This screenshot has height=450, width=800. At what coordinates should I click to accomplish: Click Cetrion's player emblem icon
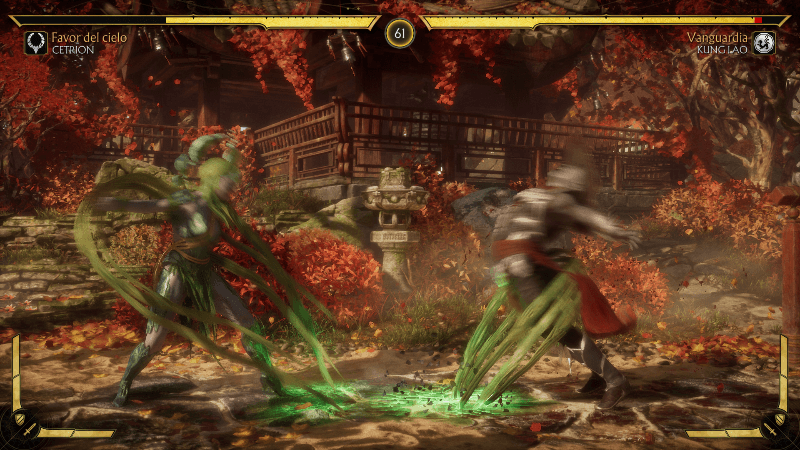pos(36,42)
